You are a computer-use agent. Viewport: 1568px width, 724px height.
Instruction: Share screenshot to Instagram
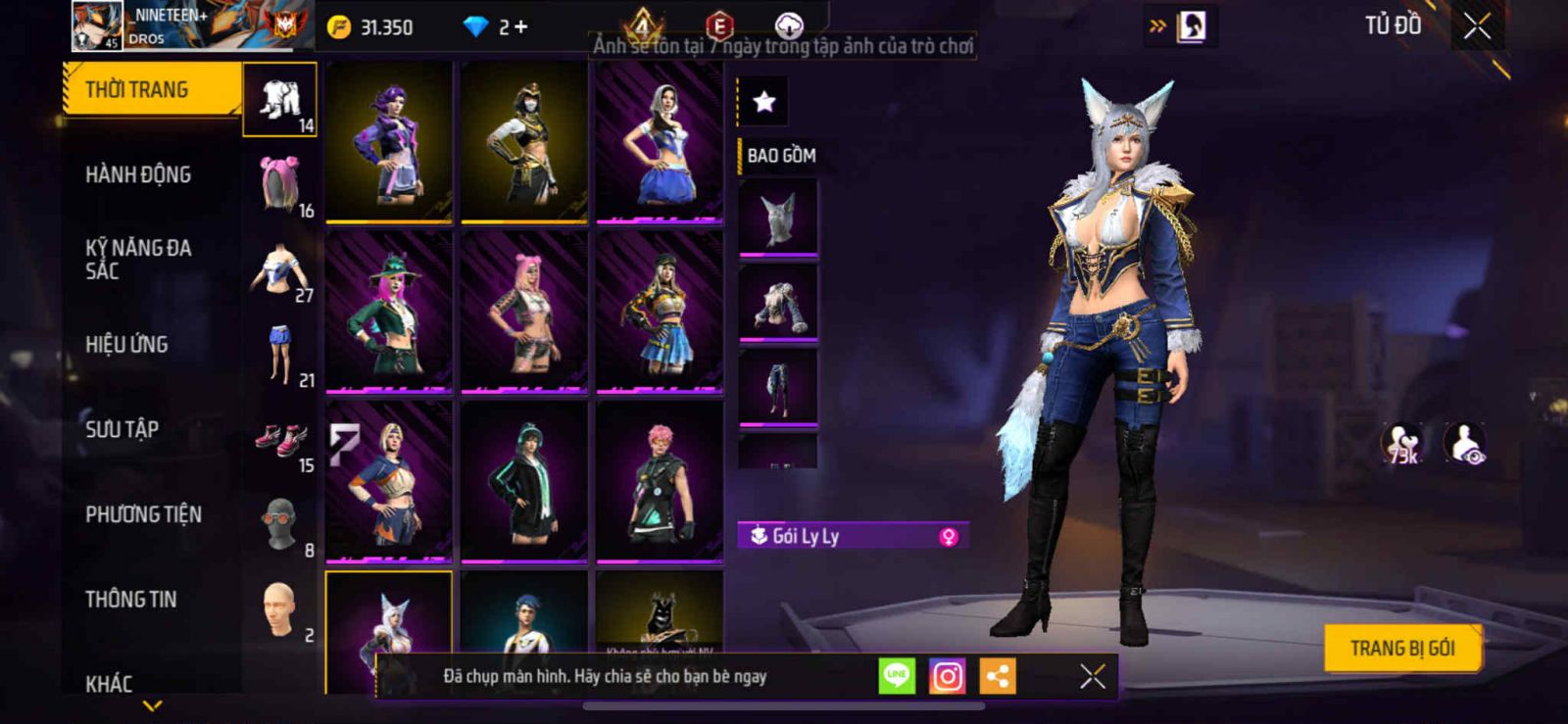pyautogui.click(x=947, y=676)
